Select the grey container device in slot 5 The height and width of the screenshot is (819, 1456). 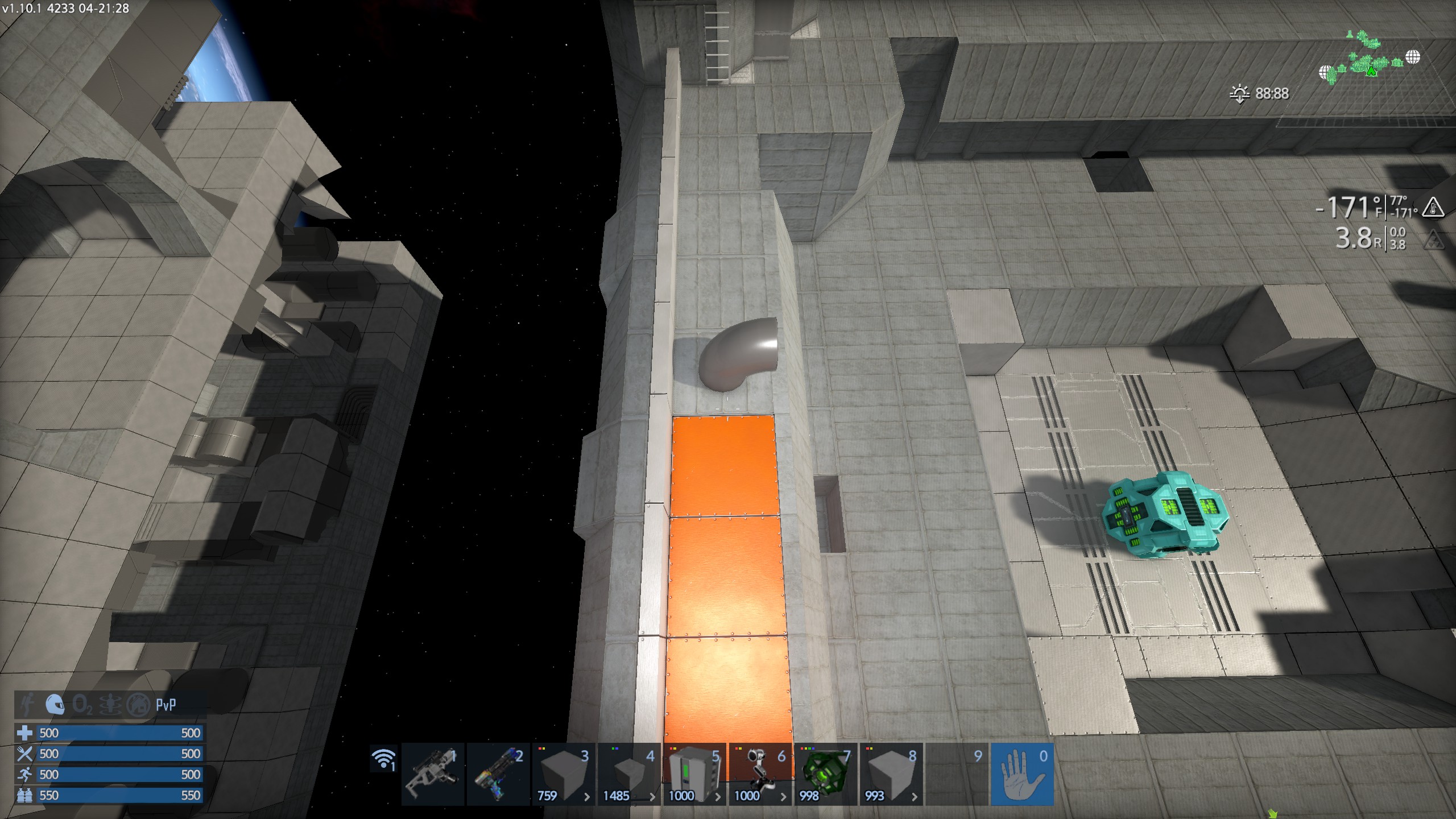(694, 774)
